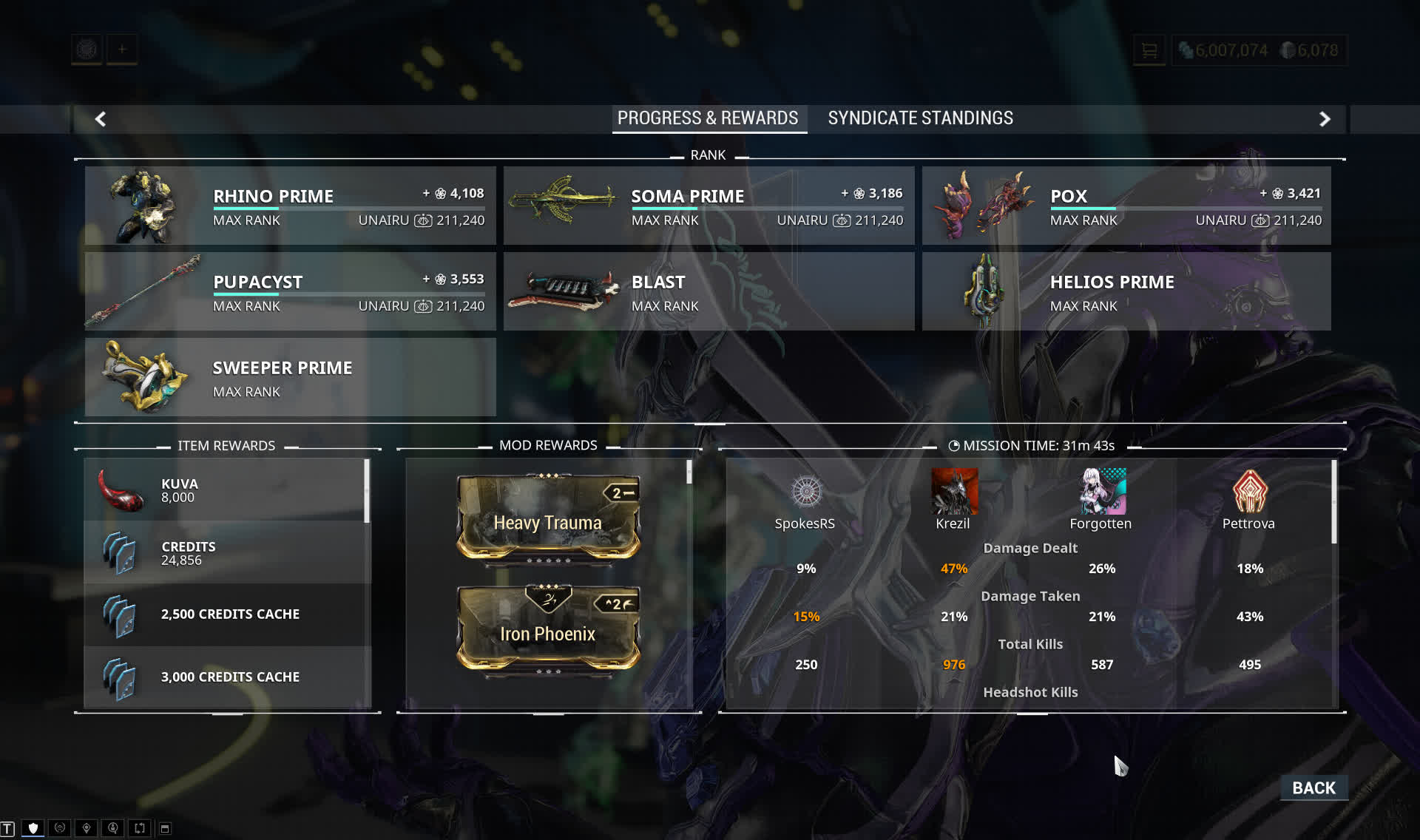
Task: Click the Blast rank card
Action: tap(709, 291)
